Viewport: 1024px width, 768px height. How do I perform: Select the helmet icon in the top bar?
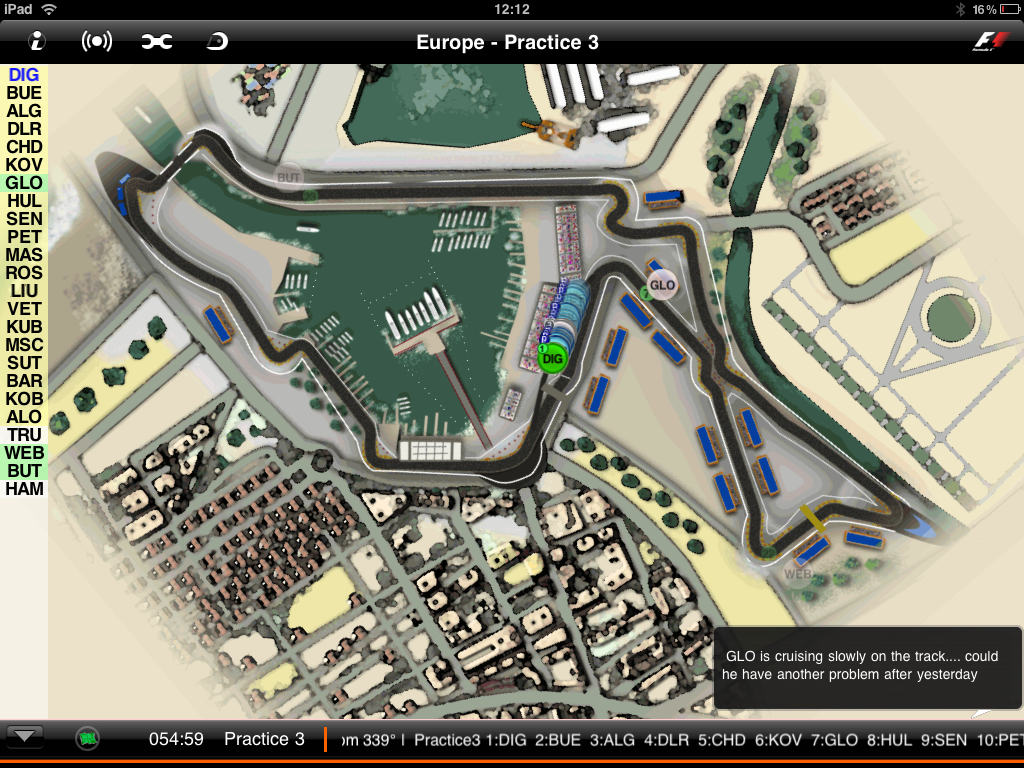click(216, 41)
